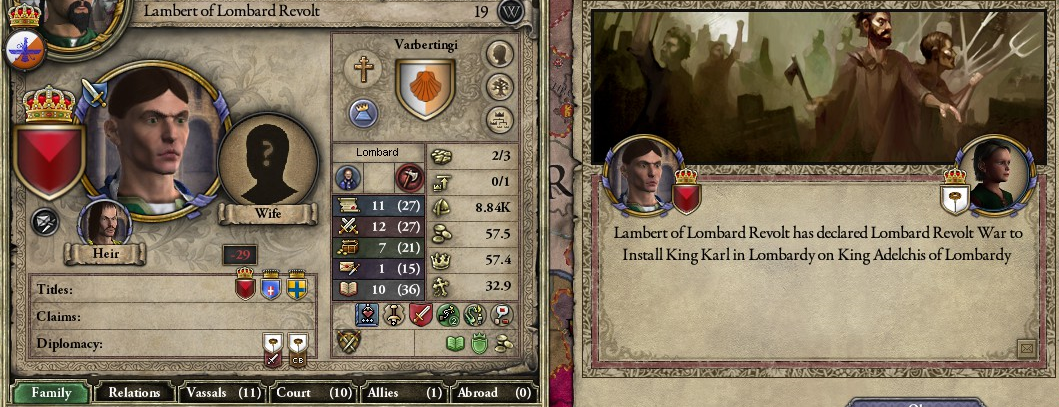Click the blue crown icon under the cross
Viewport: 1059px width, 407px height.
pos(362,111)
